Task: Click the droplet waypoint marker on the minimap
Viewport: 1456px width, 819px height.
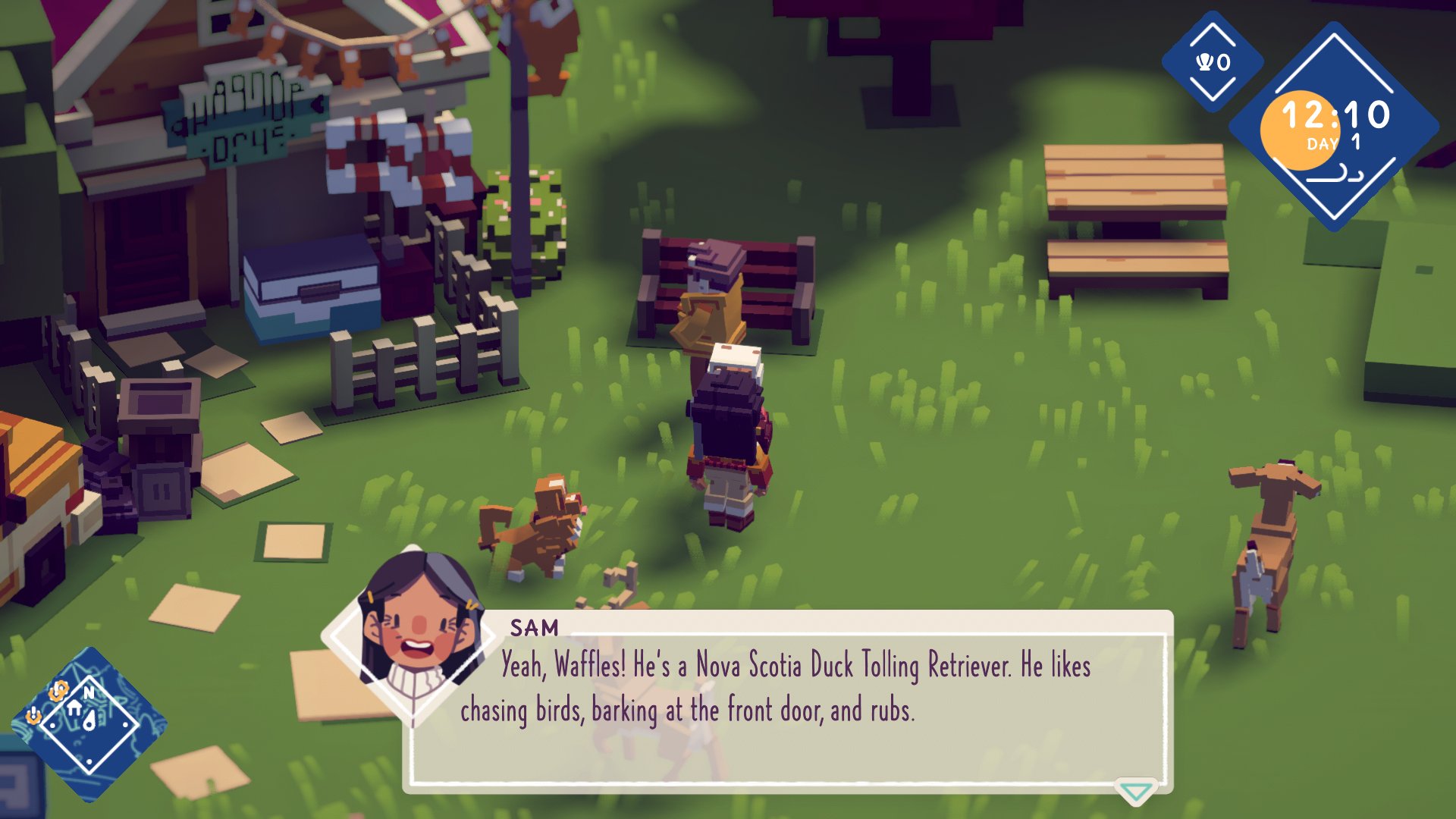Action: coord(89,720)
